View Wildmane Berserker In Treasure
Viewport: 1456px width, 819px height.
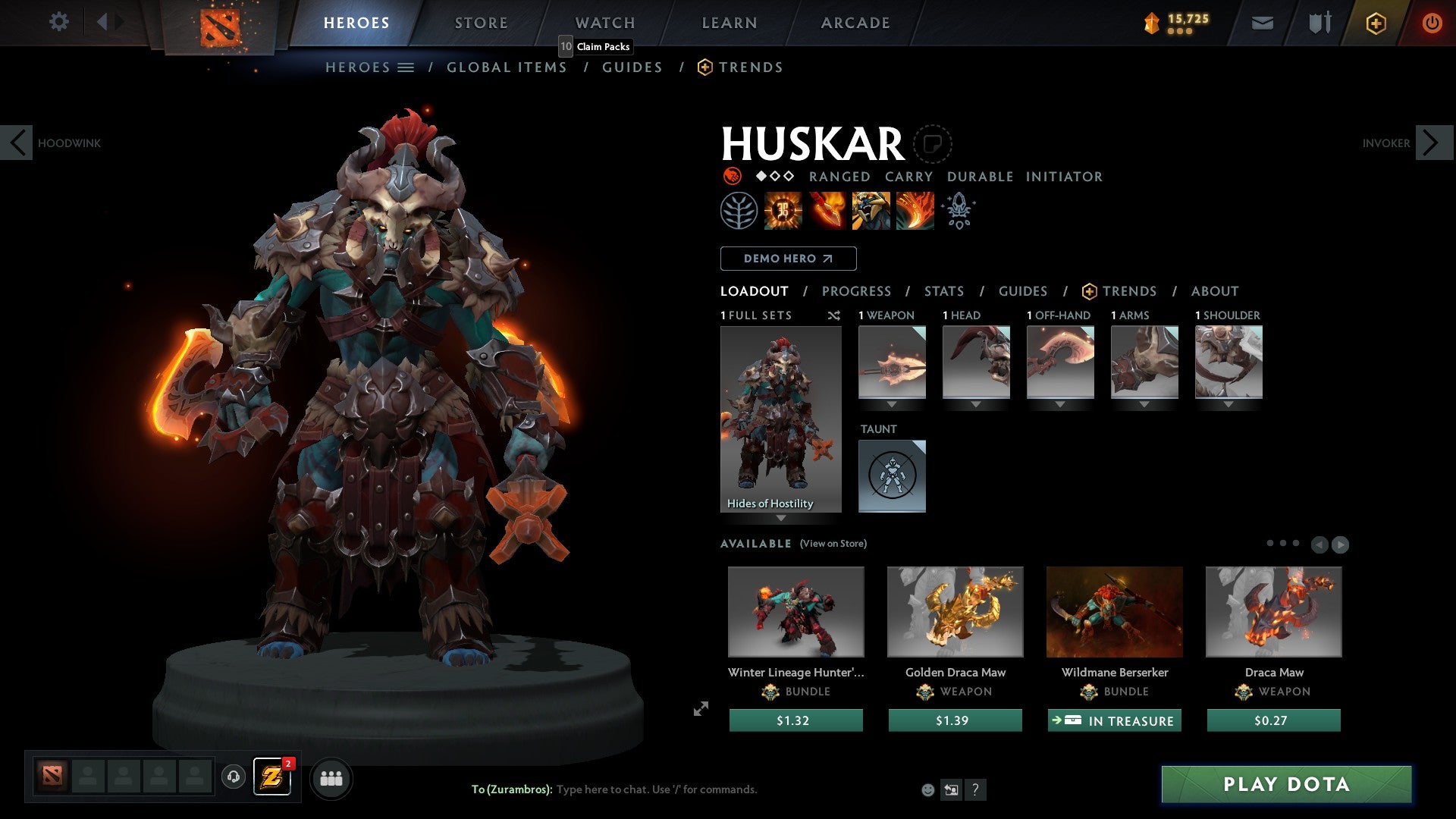1114,720
